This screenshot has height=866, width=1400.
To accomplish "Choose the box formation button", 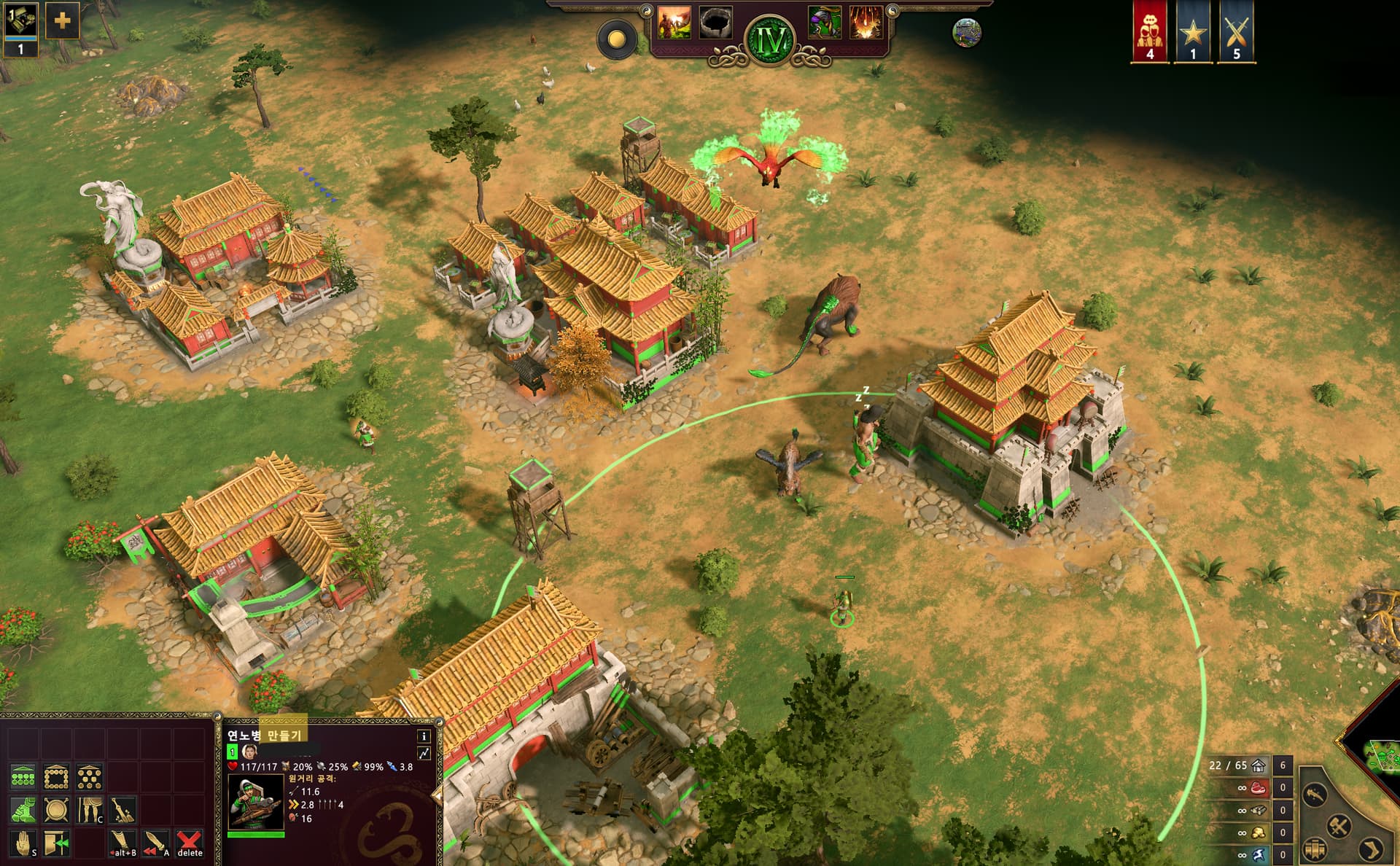I will tap(56, 777).
